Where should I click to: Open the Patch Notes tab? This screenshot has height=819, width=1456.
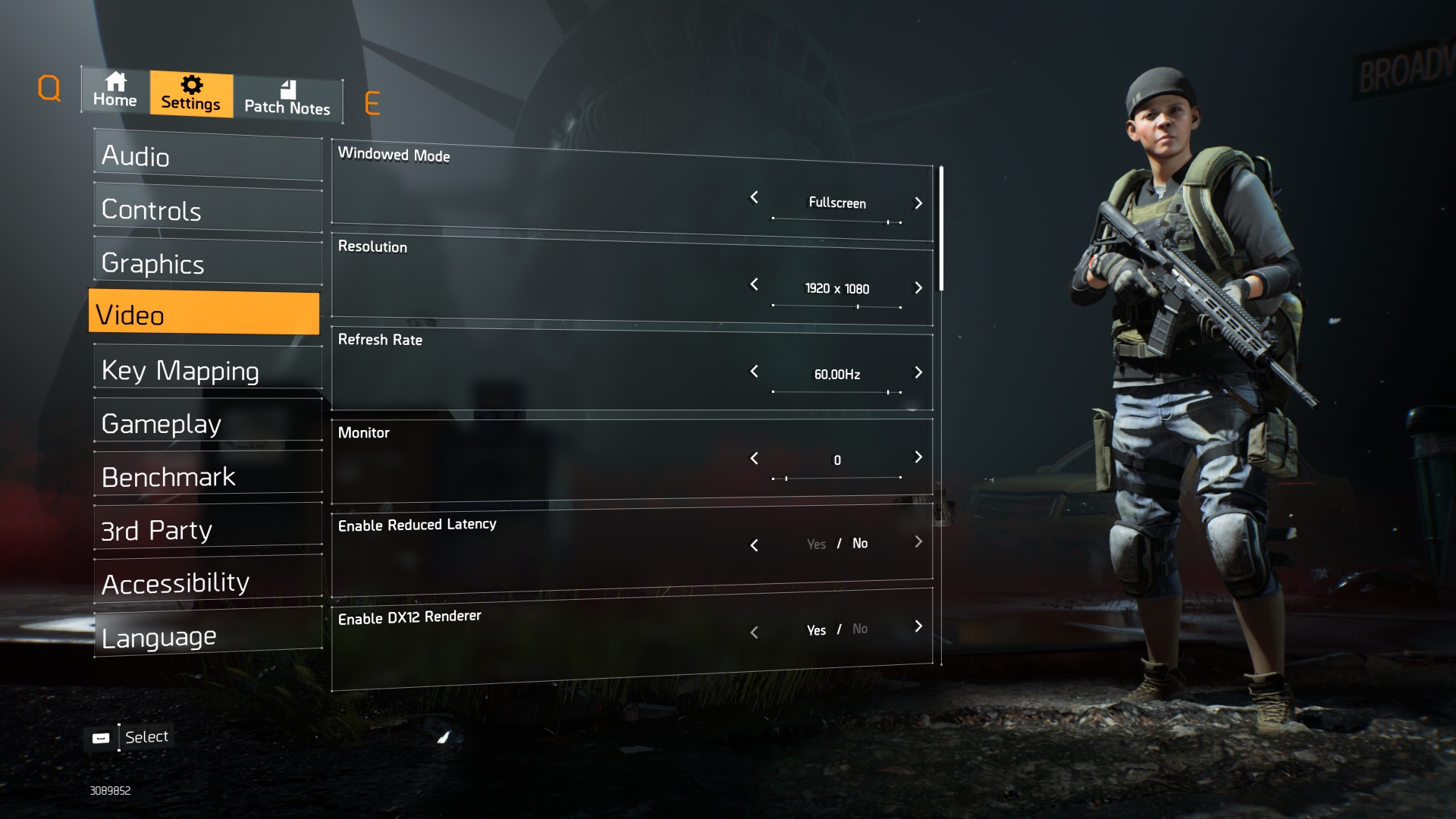287,99
